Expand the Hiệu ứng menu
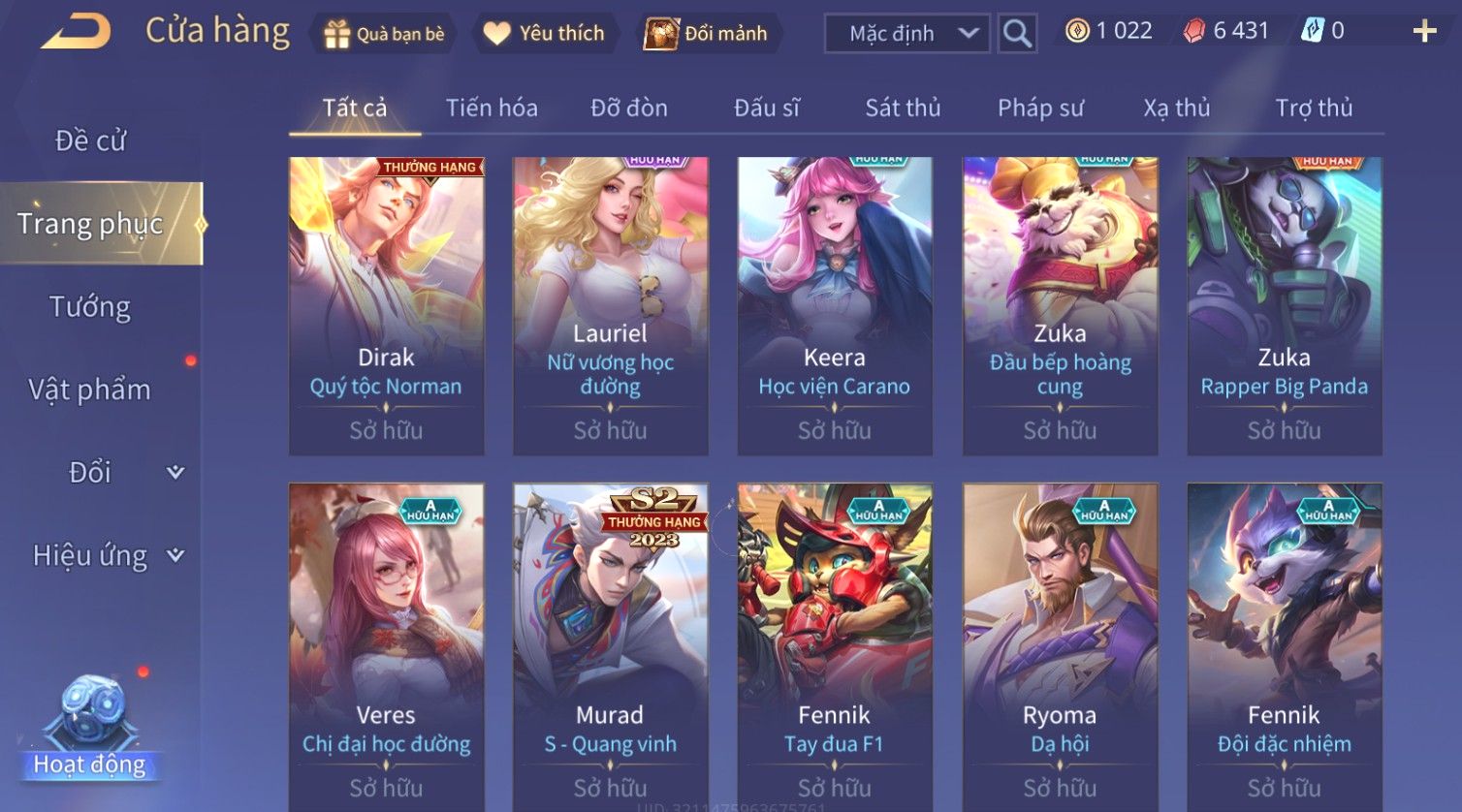The image size is (1462, 812). point(107,555)
